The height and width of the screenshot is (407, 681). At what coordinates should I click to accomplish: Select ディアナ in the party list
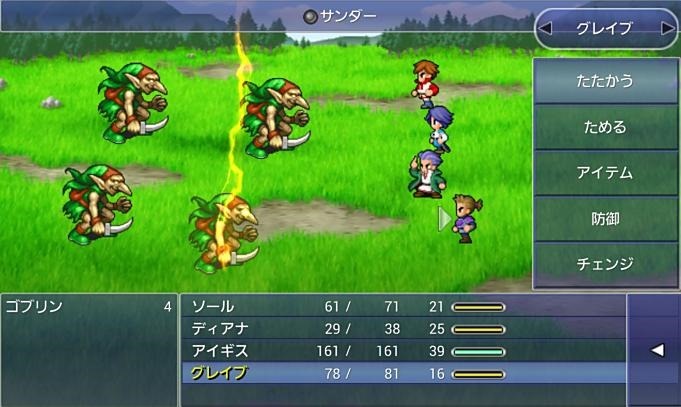coord(400,328)
